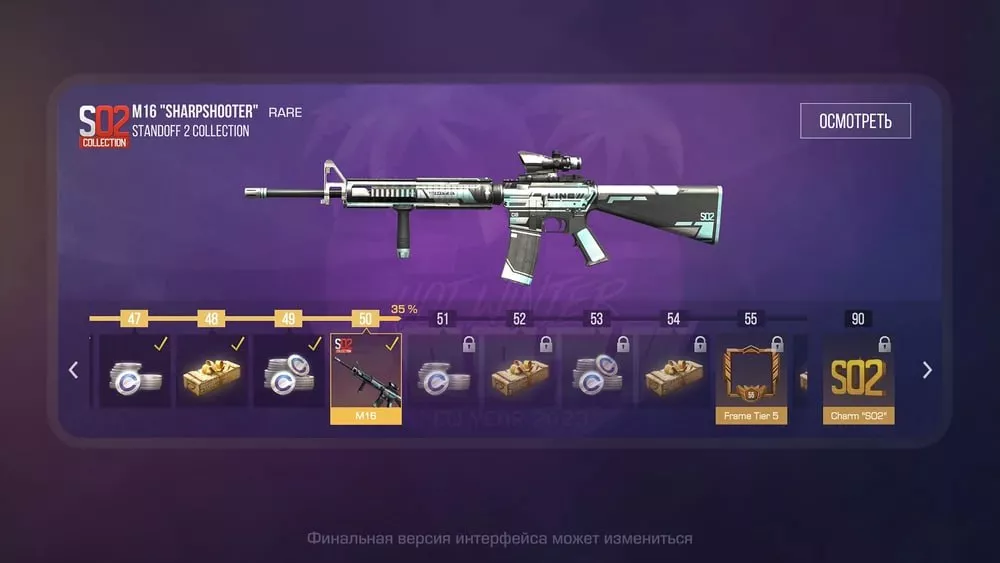Choose the locked level 53 silver coins reward

[x=597, y=371]
